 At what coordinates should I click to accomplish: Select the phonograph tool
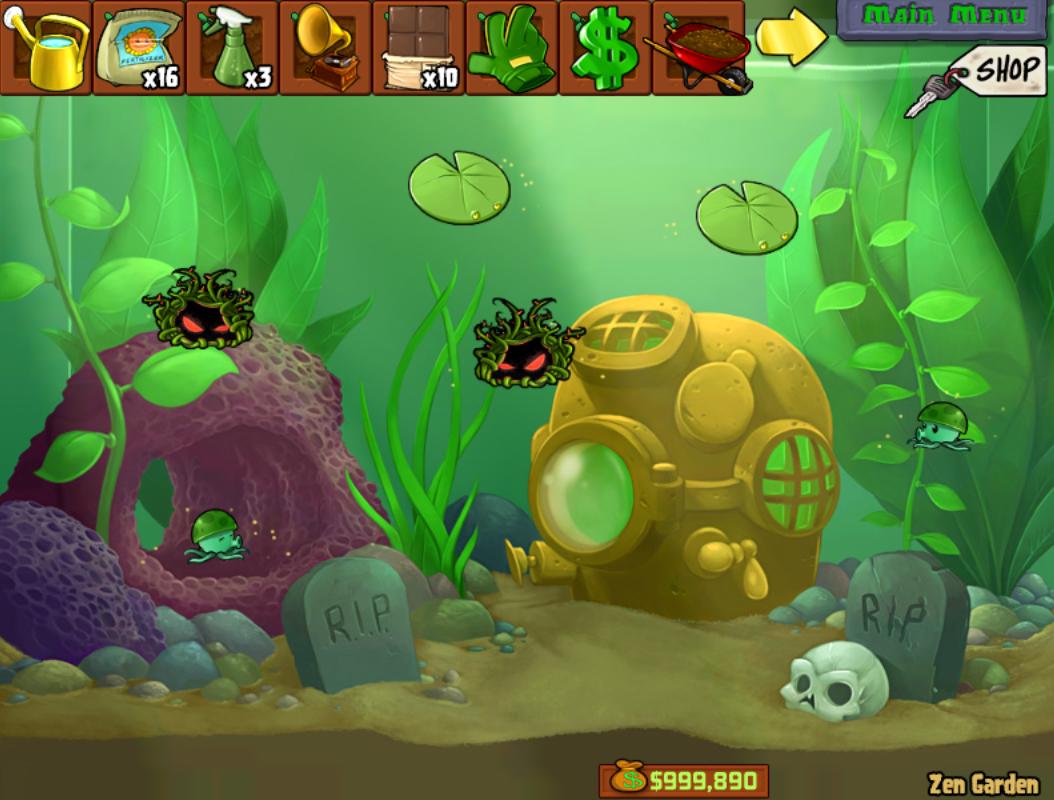point(325,48)
